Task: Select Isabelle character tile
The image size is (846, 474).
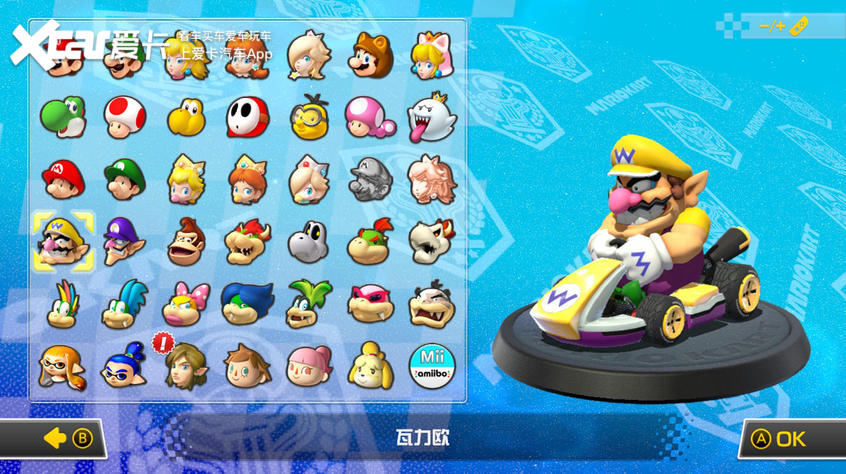Action: [370, 367]
